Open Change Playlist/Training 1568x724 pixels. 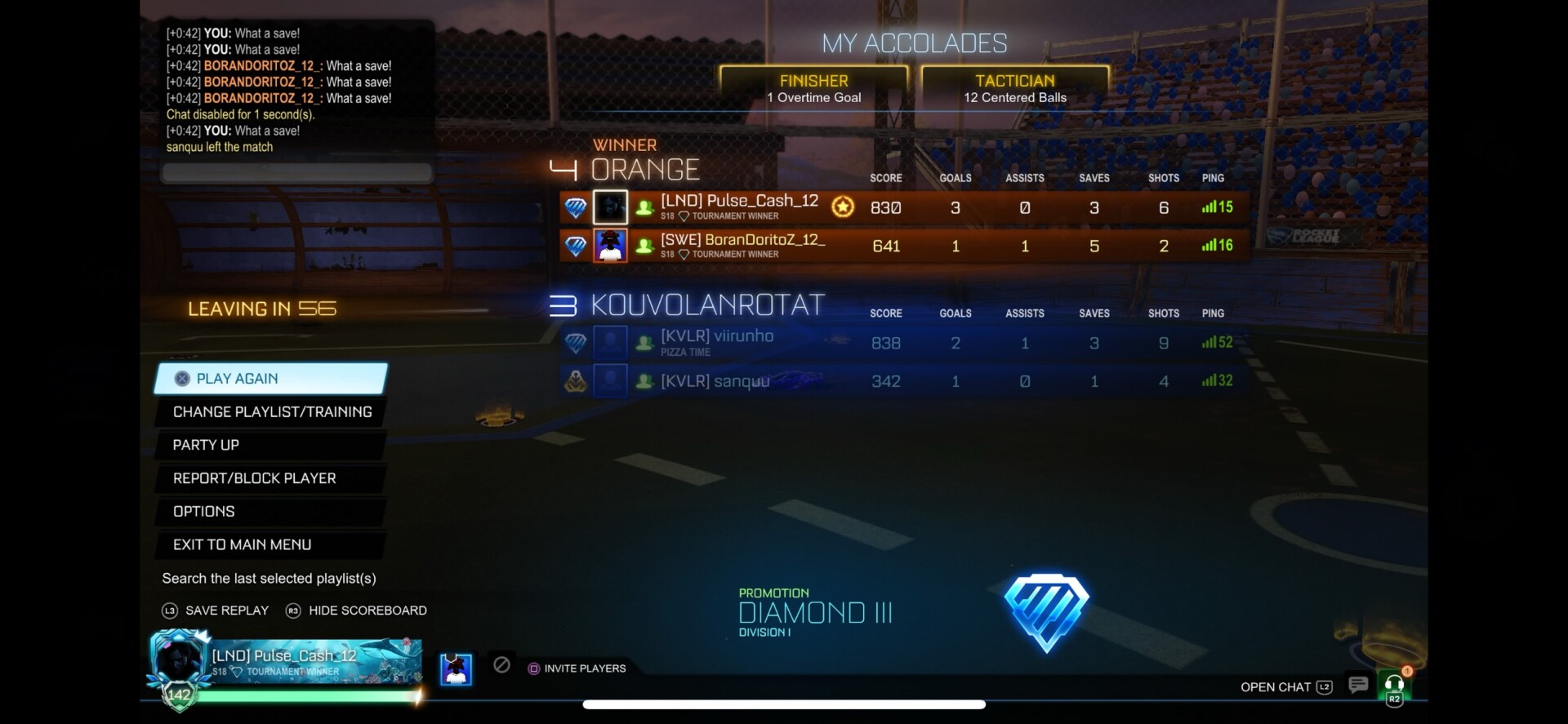coord(271,411)
